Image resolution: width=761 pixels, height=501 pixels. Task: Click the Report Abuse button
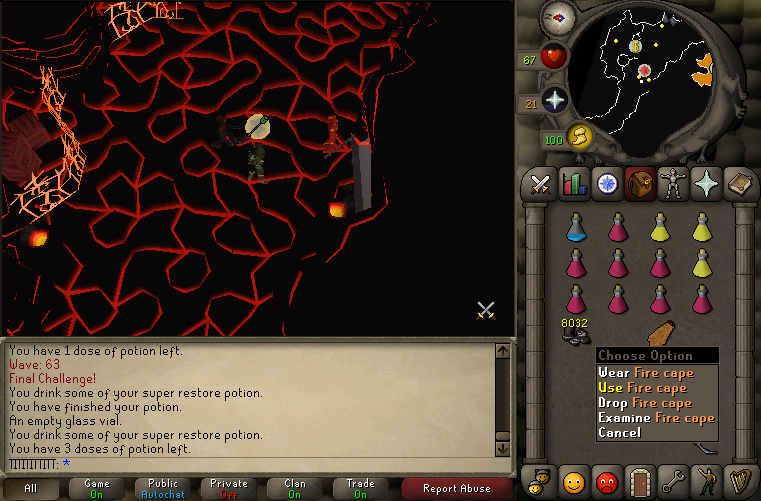pos(458,488)
